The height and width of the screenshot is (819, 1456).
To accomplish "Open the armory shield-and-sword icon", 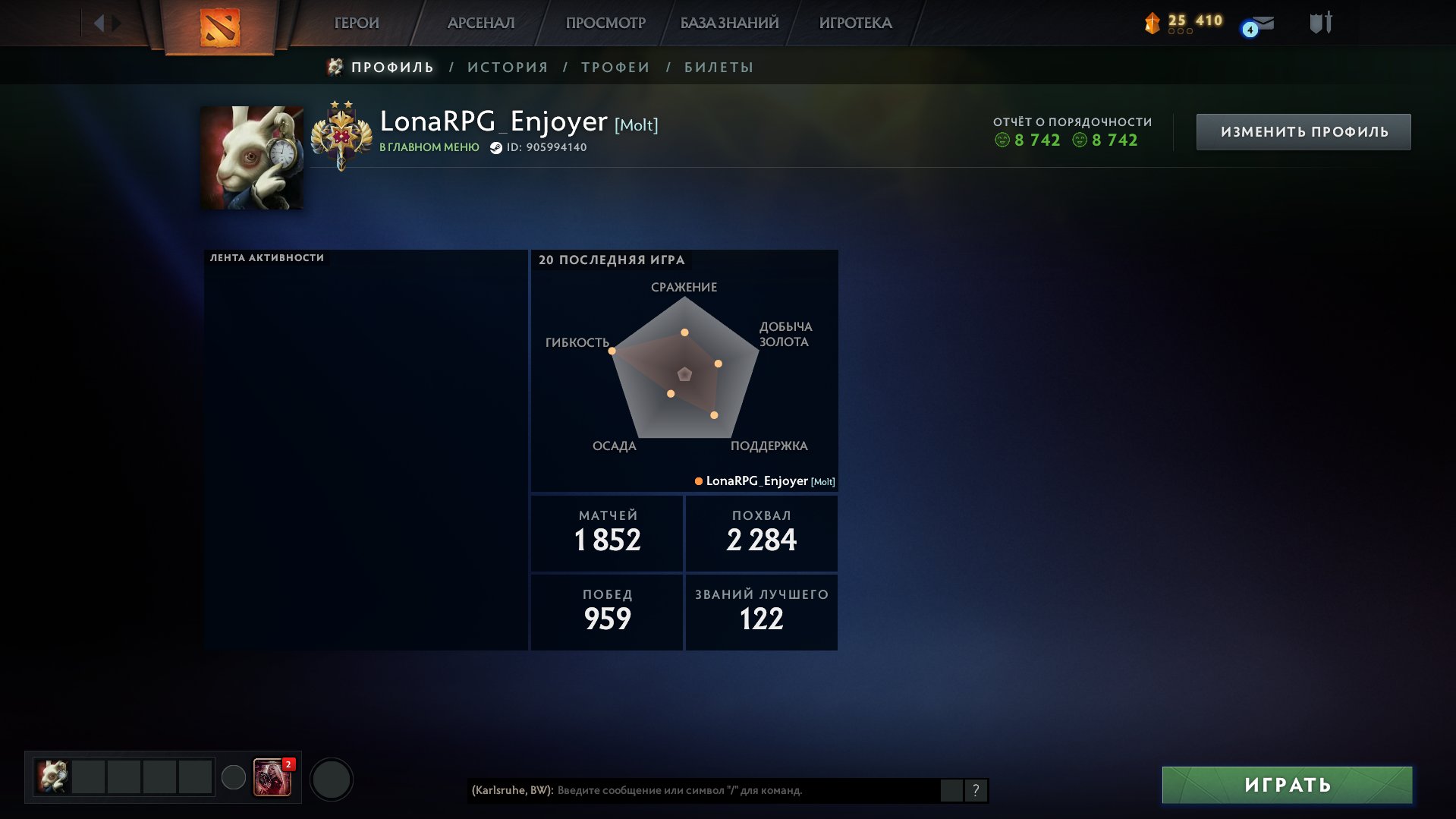I will 1321,22.
